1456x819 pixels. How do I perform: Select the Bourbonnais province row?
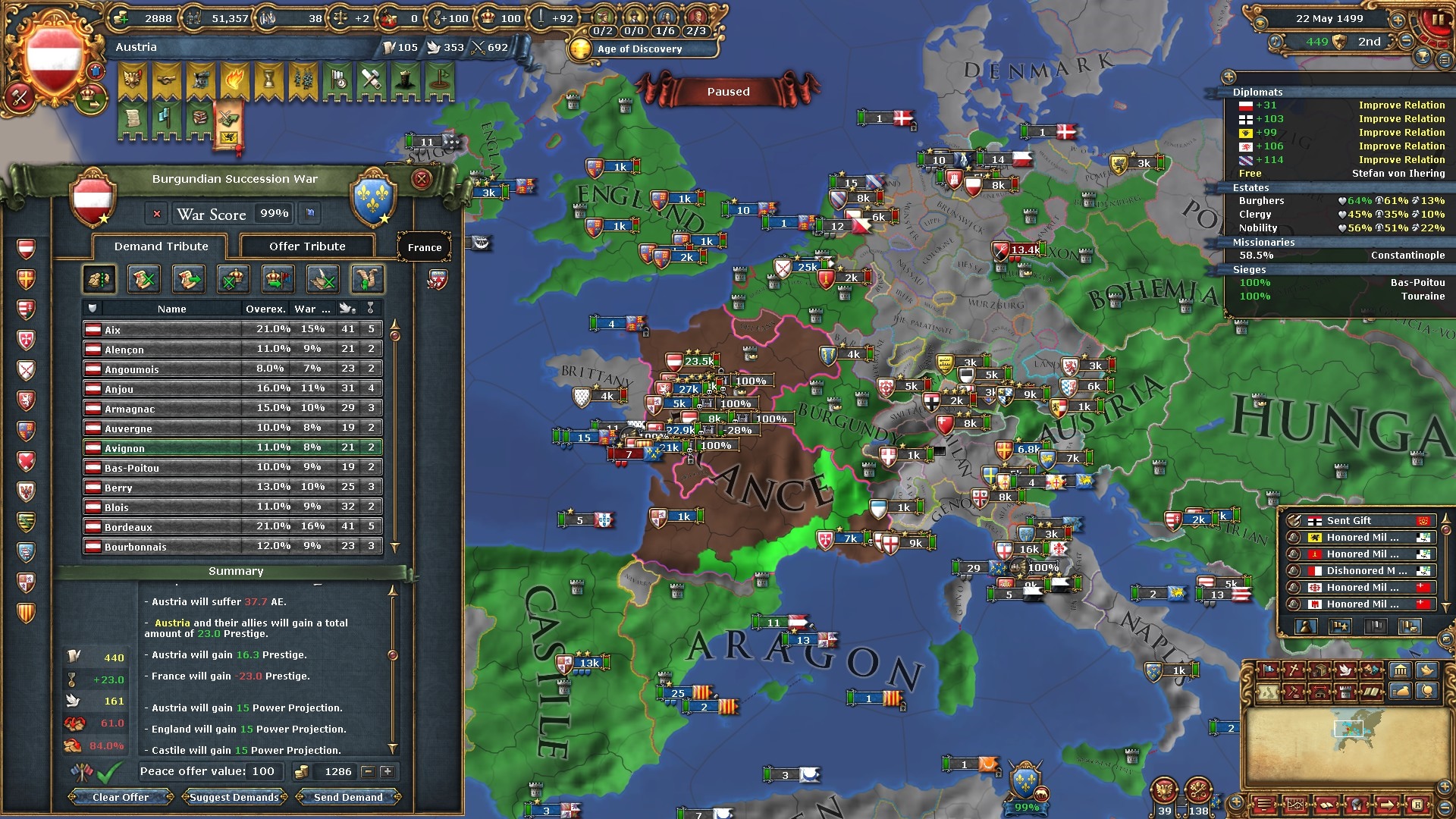pos(232,547)
